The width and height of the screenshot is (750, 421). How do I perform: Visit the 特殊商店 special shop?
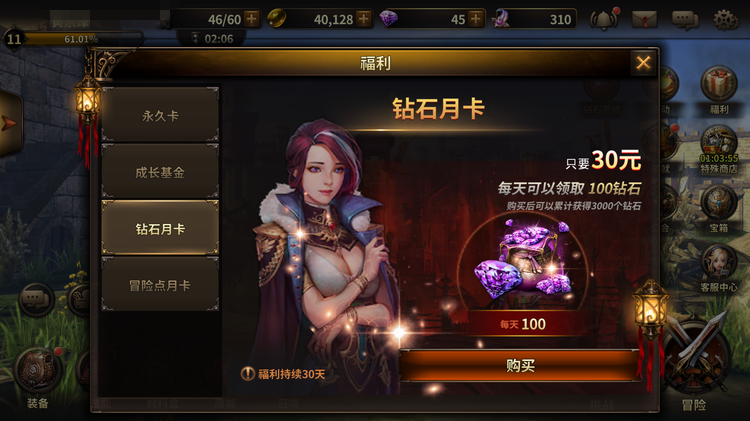pos(719,145)
